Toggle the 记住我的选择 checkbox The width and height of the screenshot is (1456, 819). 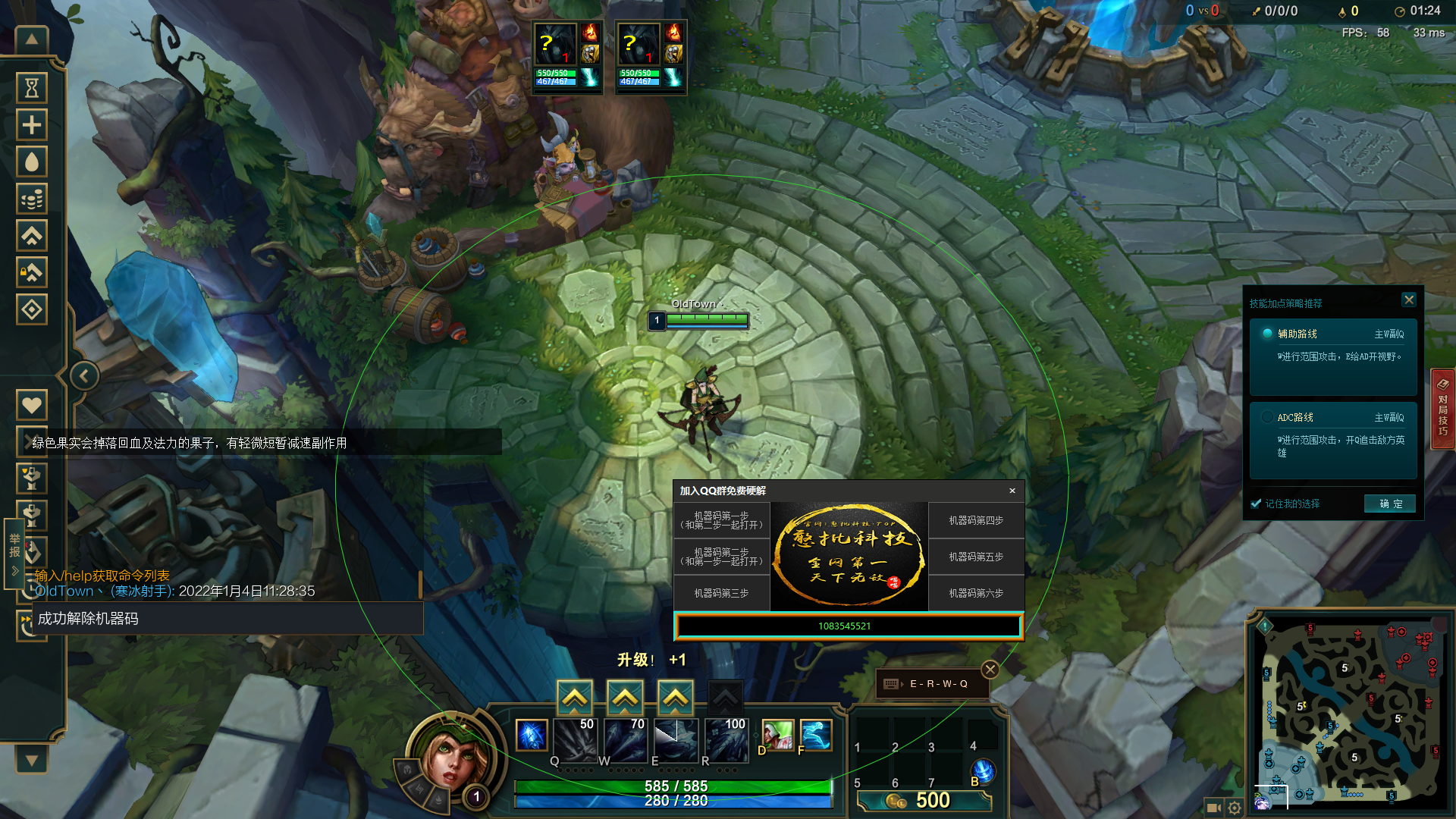tap(1257, 504)
